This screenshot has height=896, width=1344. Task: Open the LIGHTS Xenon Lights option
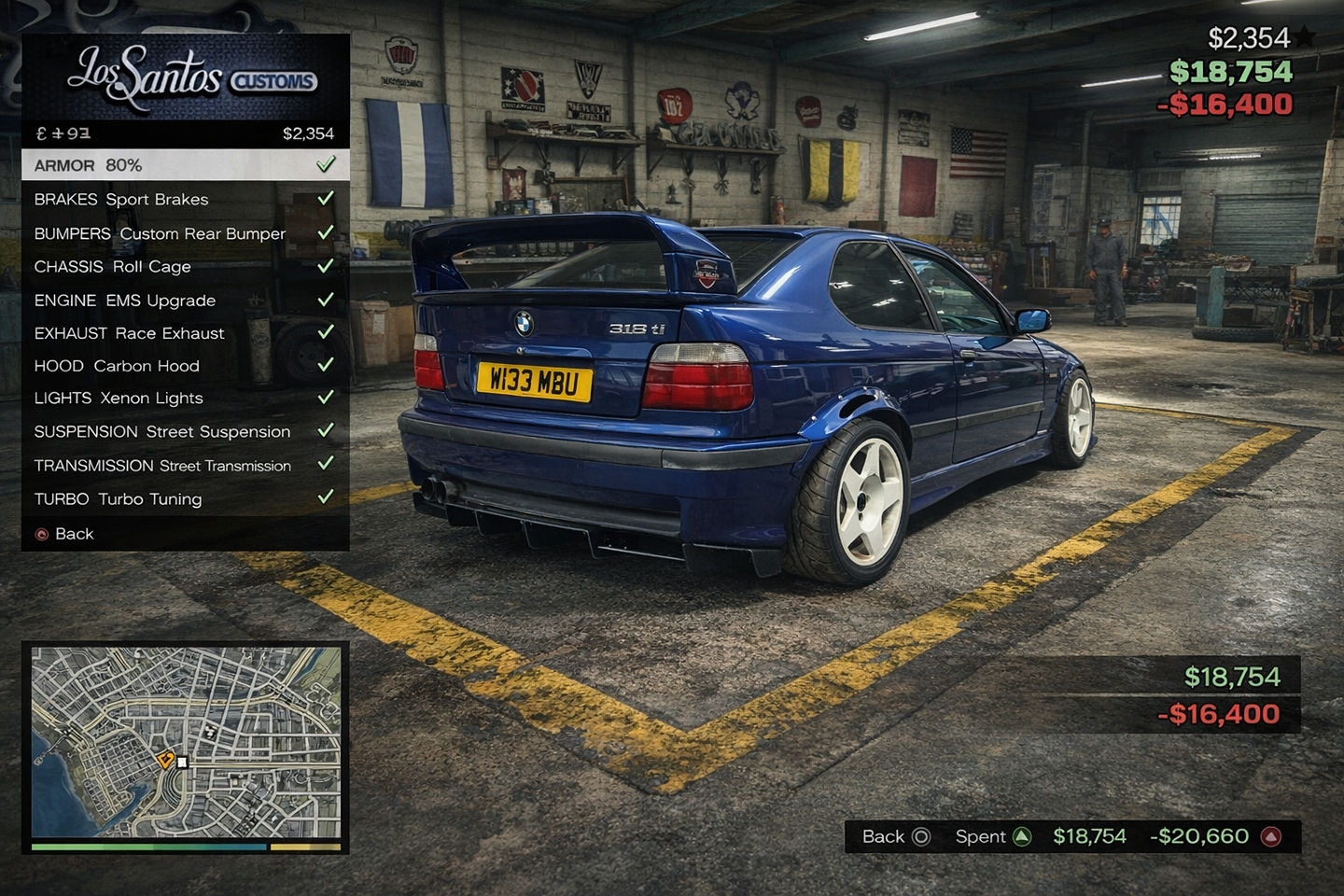tap(185, 398)
